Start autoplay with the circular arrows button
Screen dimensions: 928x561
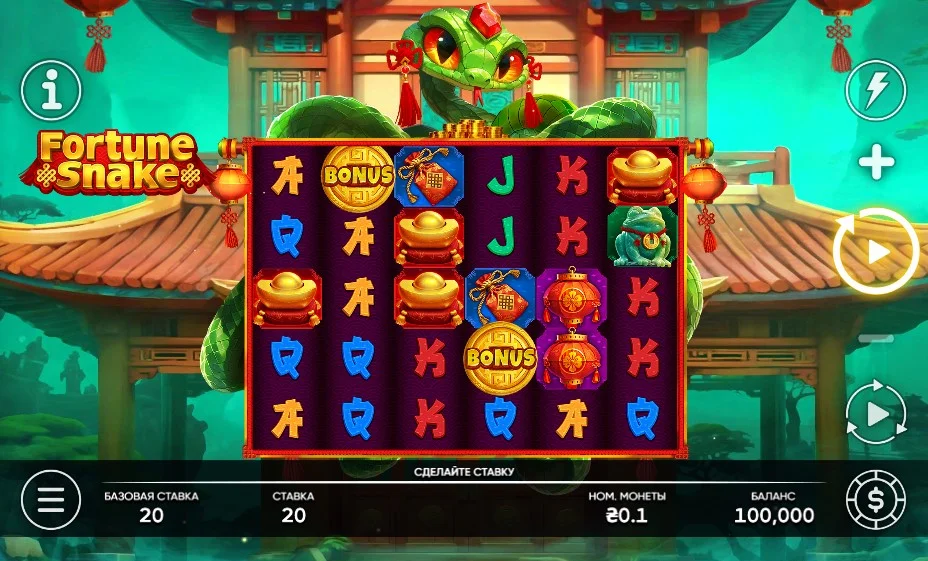click(876, 413)
